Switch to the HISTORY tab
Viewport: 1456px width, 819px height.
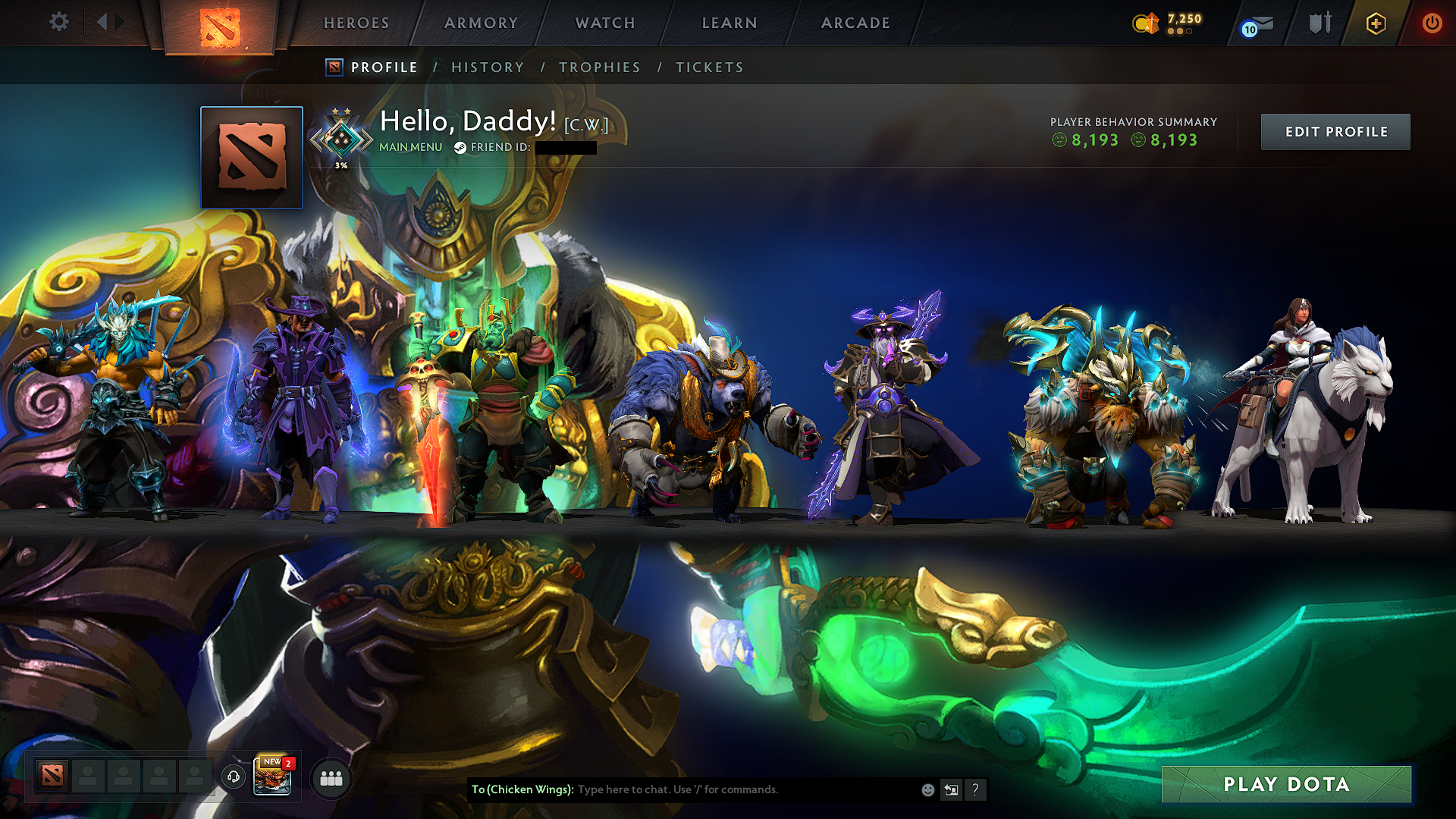tap(488, 67)
